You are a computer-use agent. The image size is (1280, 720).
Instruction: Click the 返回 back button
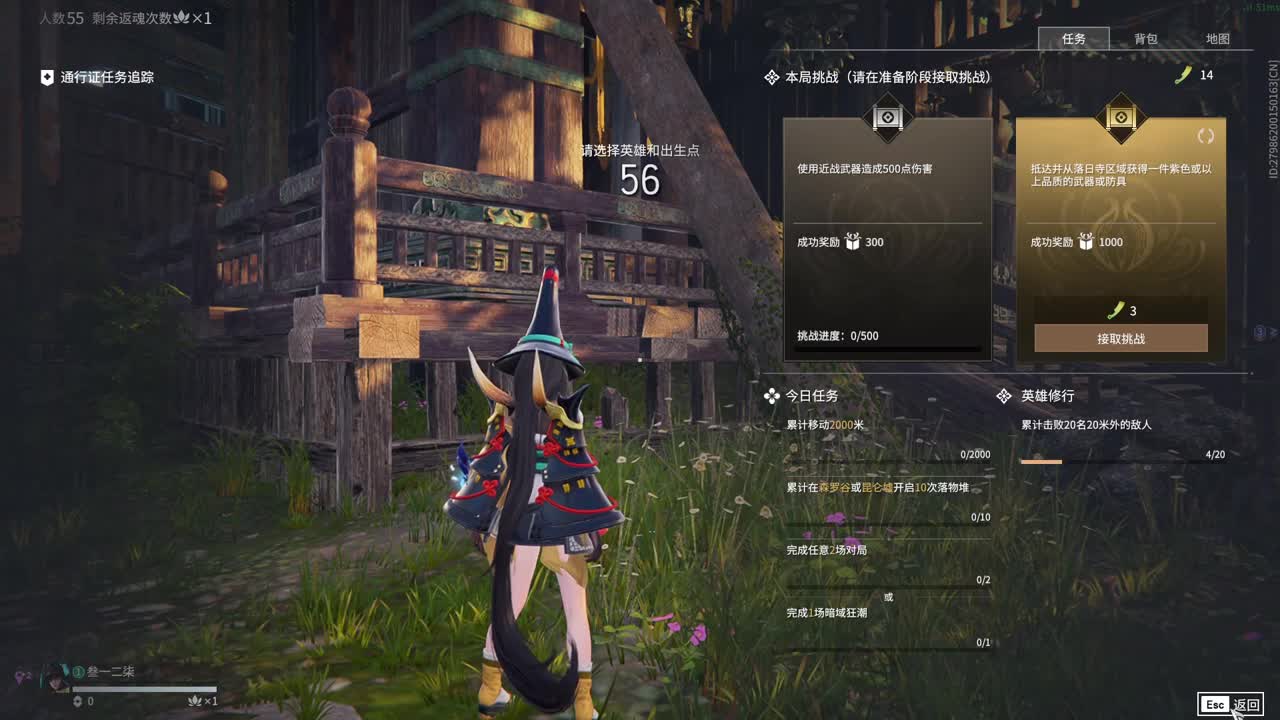pos(1231,705)
